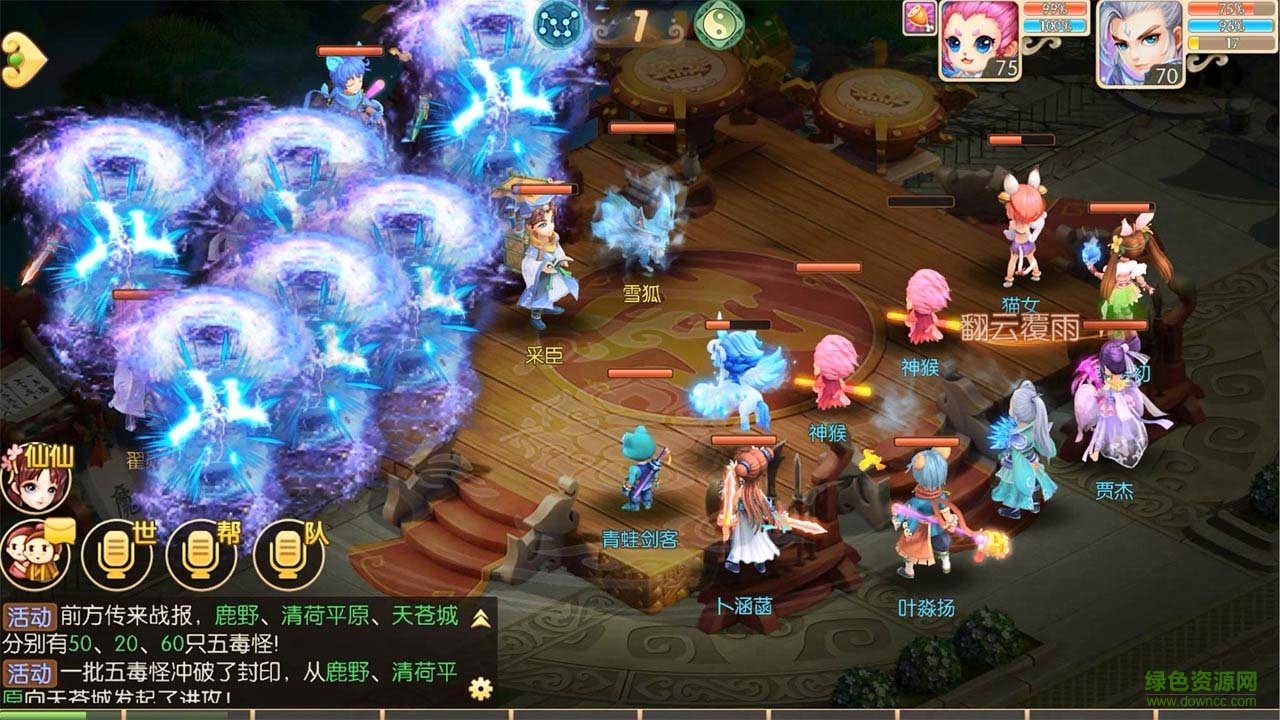Click the pet's blue mana bar showing 100%

(1055, 24)
